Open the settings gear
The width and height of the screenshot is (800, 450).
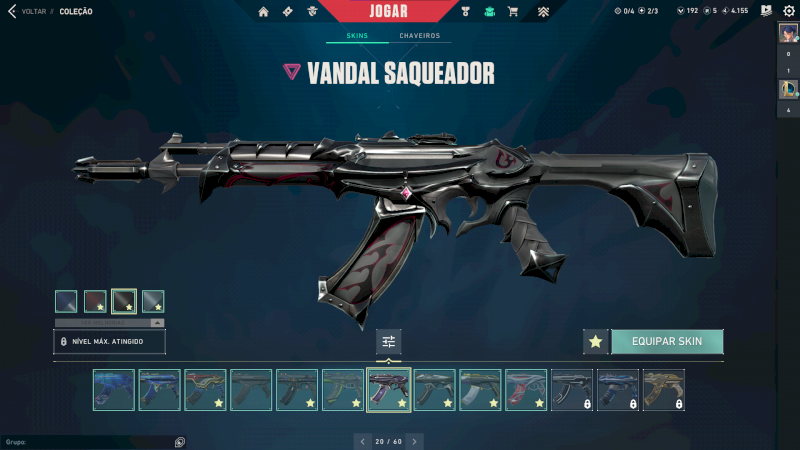pos(787,11)
